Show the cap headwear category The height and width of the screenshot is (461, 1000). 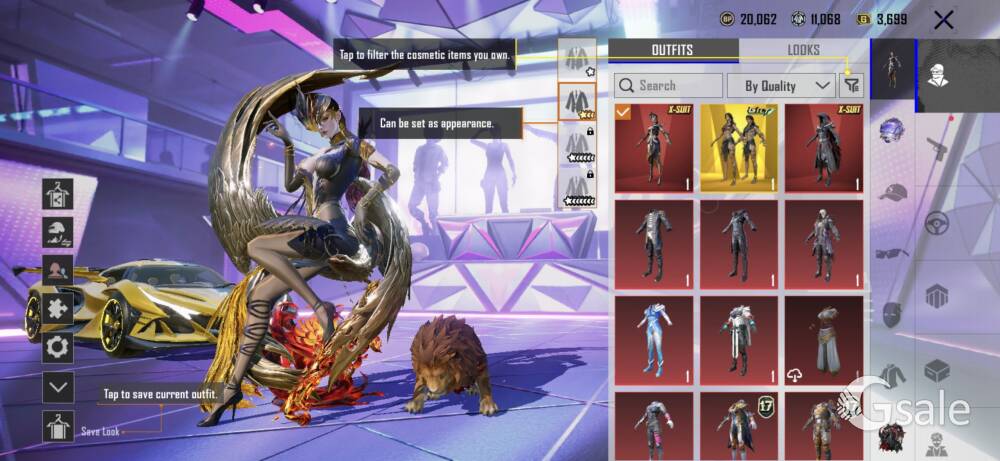point(892,193)
